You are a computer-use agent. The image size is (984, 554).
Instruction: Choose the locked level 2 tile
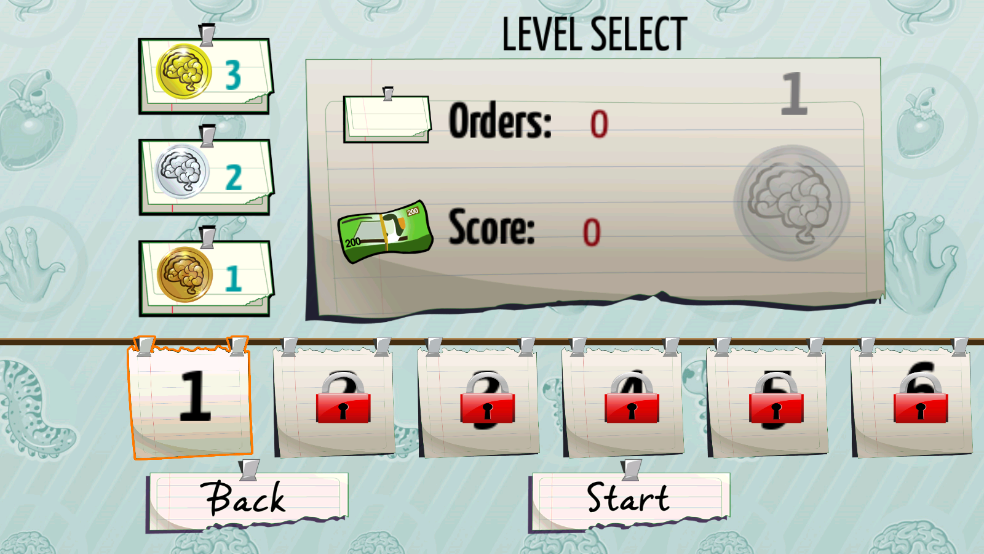tap(333, 402)
